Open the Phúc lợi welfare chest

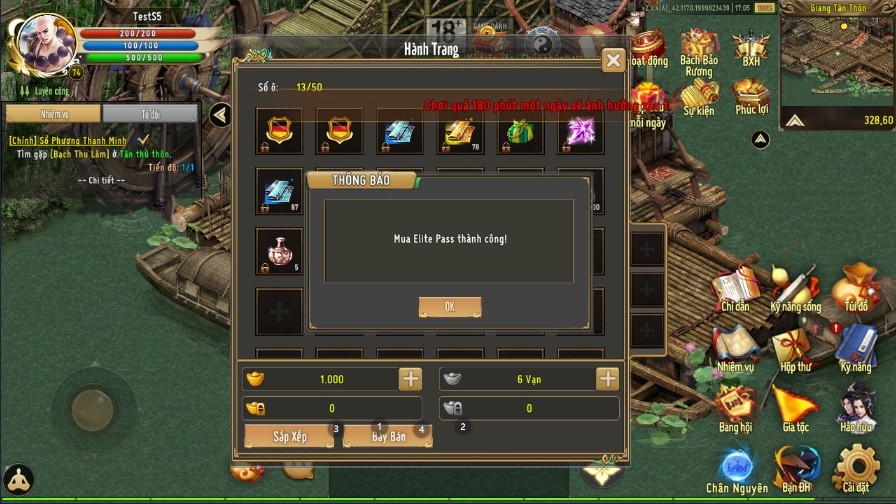pyautogui.click(x=750, y=94)
